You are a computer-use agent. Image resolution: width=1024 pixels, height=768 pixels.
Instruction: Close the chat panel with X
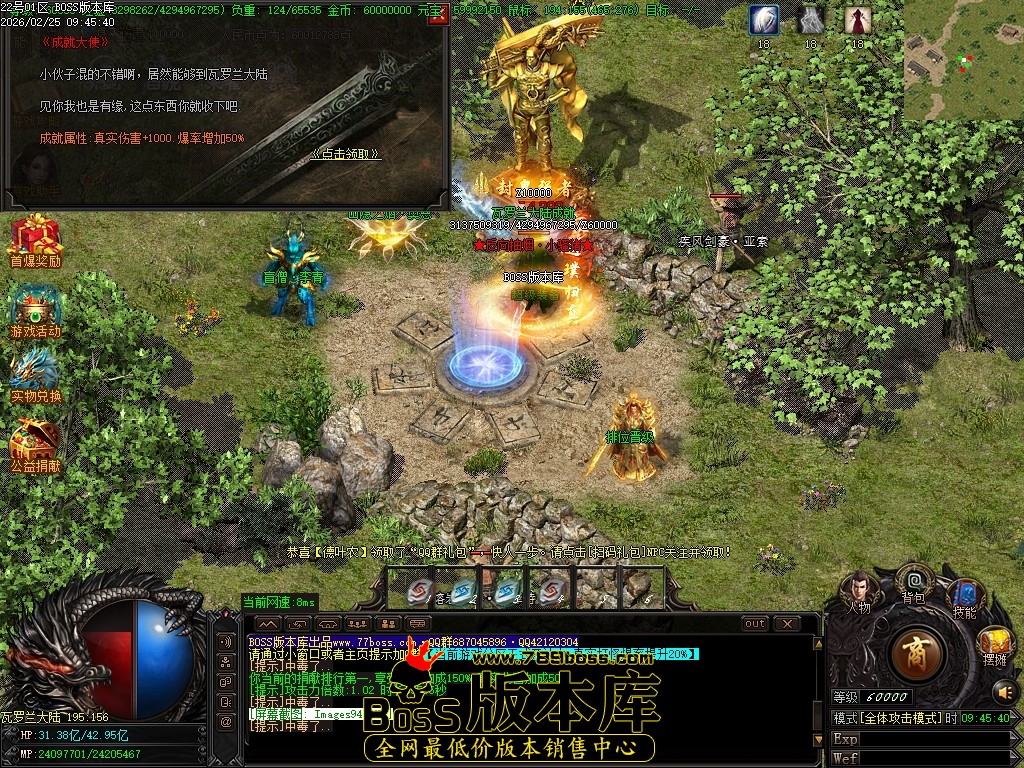(x=787, y=623)
